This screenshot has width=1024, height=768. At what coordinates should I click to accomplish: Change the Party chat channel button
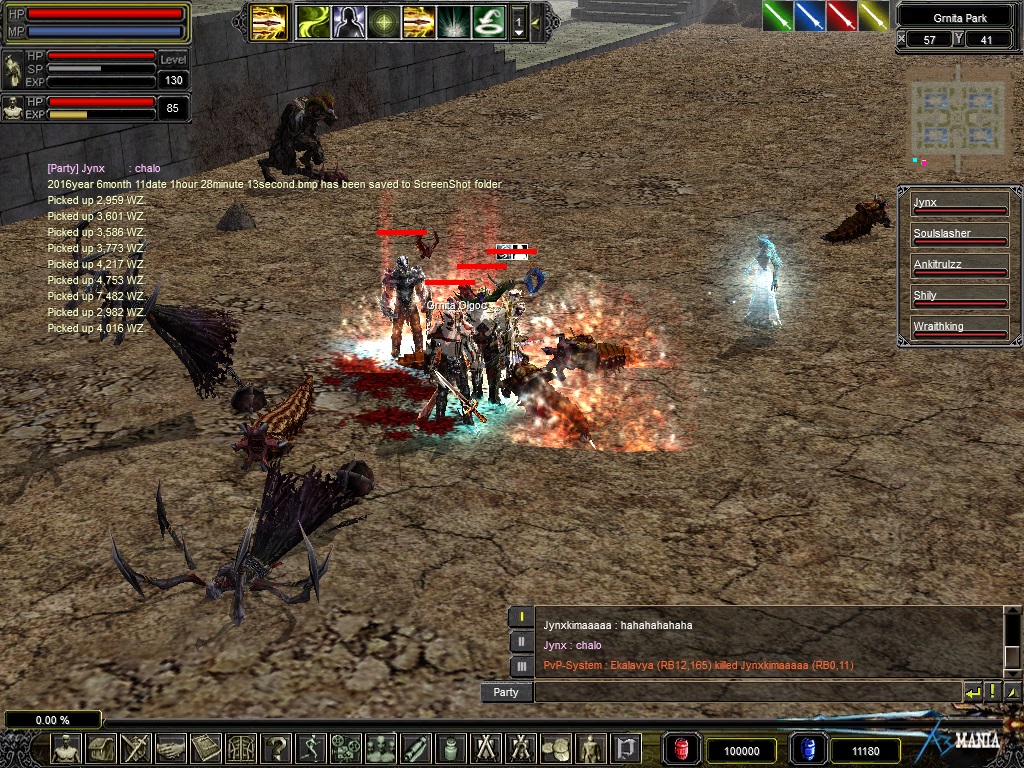pos(506,692)
